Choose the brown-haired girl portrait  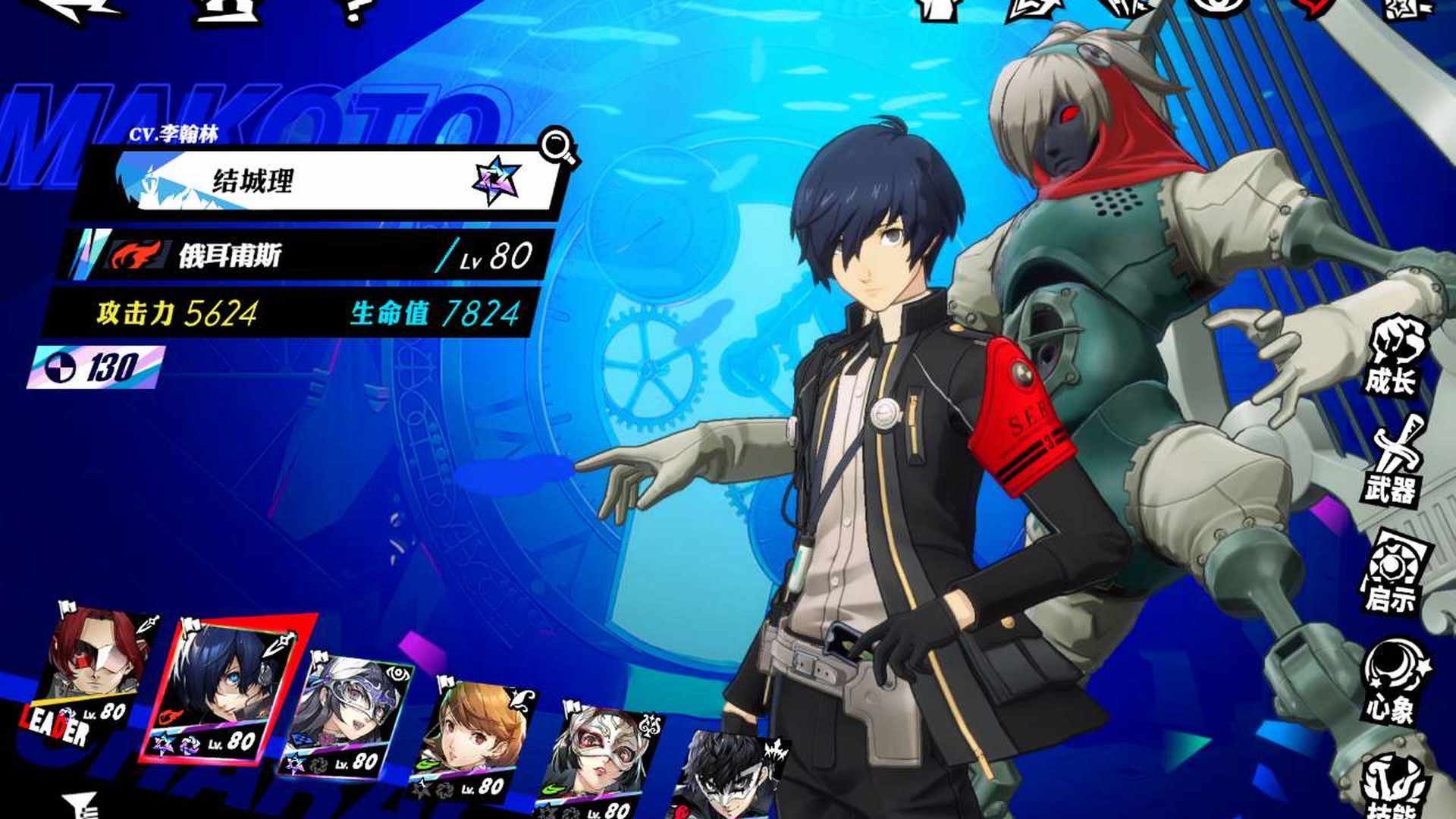(x=474, y=739)
